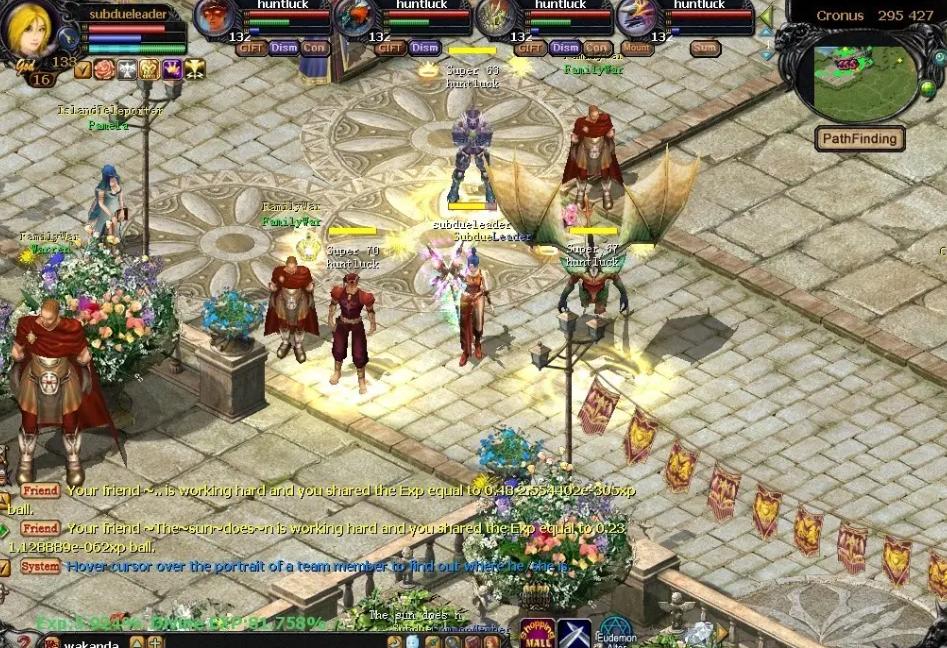Screen dimensions: 947x648
Task: Click the PathFinding button
Action: click(859, 138)
